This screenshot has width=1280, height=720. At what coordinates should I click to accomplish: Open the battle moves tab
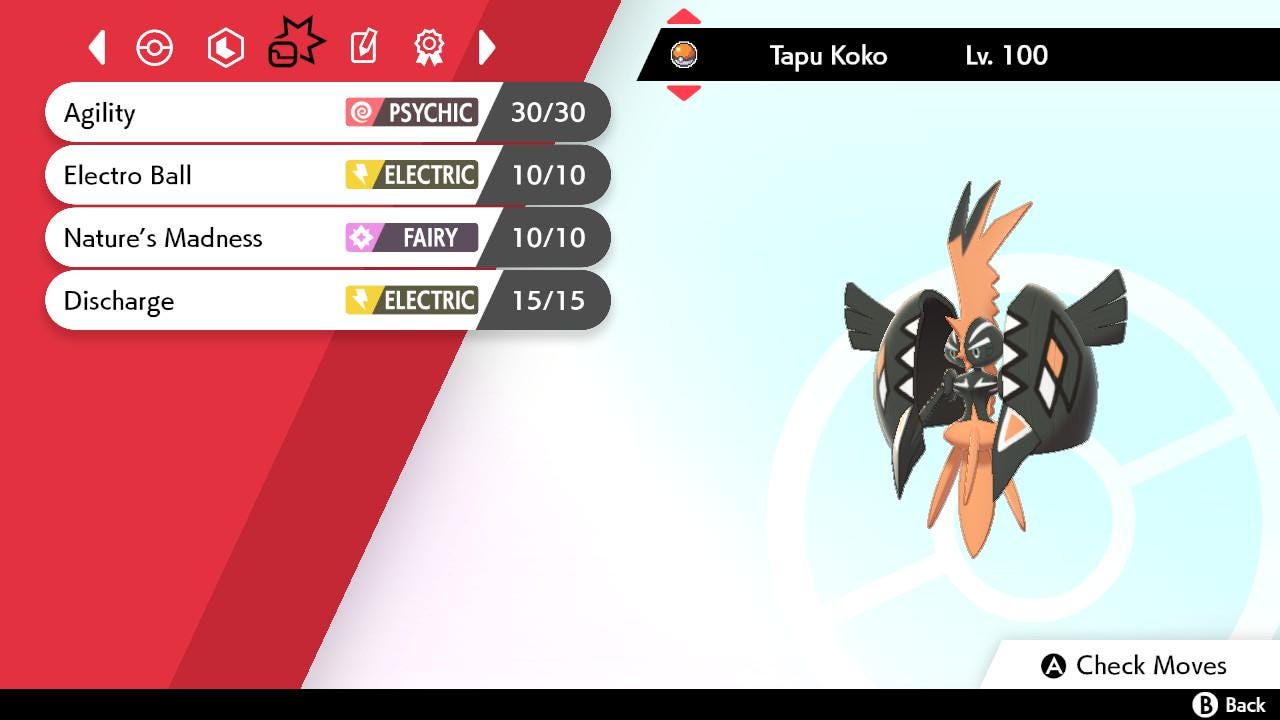click(x=295, y=45)
